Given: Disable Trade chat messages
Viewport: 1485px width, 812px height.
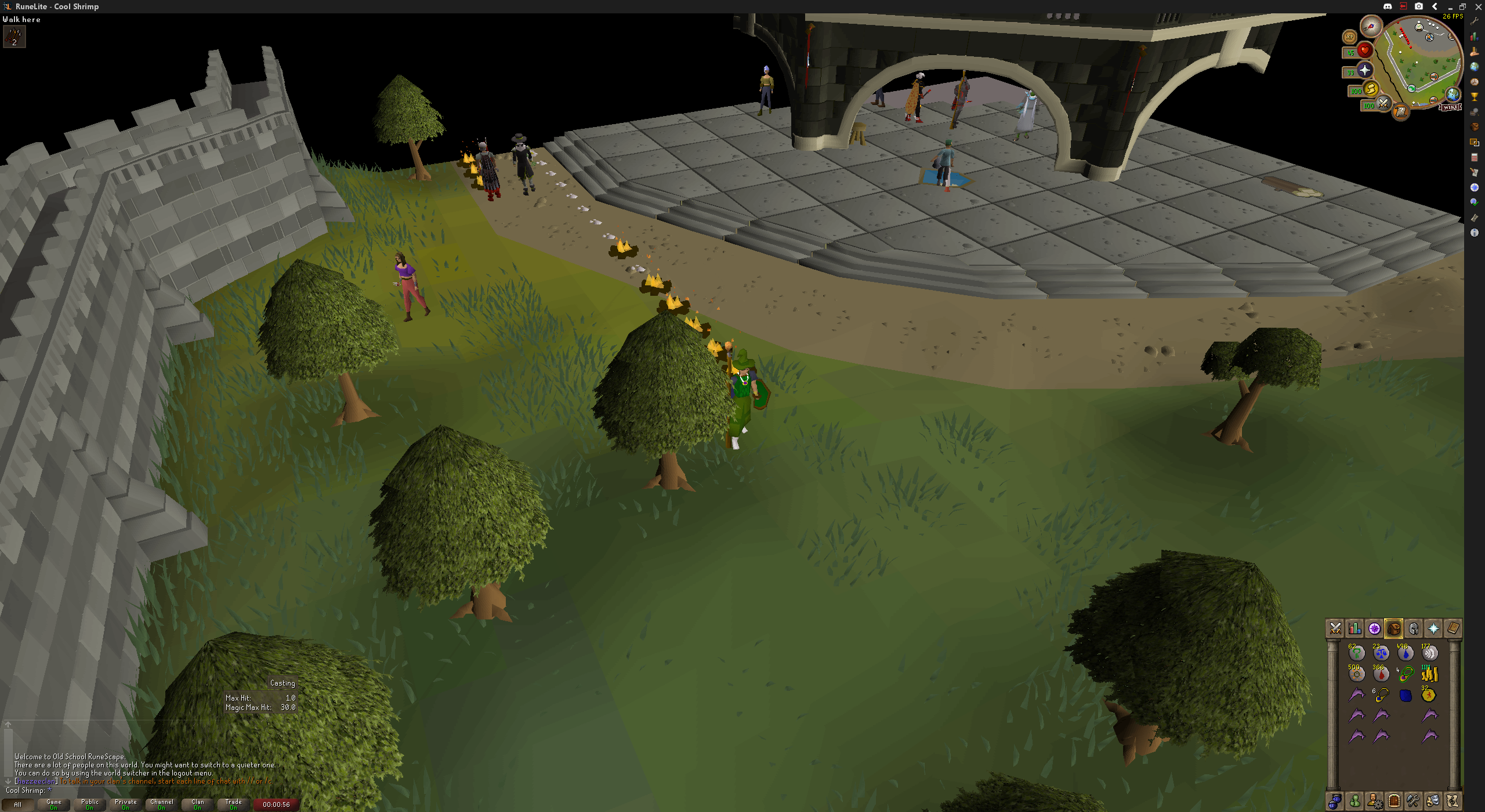Looking at the screenshot, I should coord(233,804).
